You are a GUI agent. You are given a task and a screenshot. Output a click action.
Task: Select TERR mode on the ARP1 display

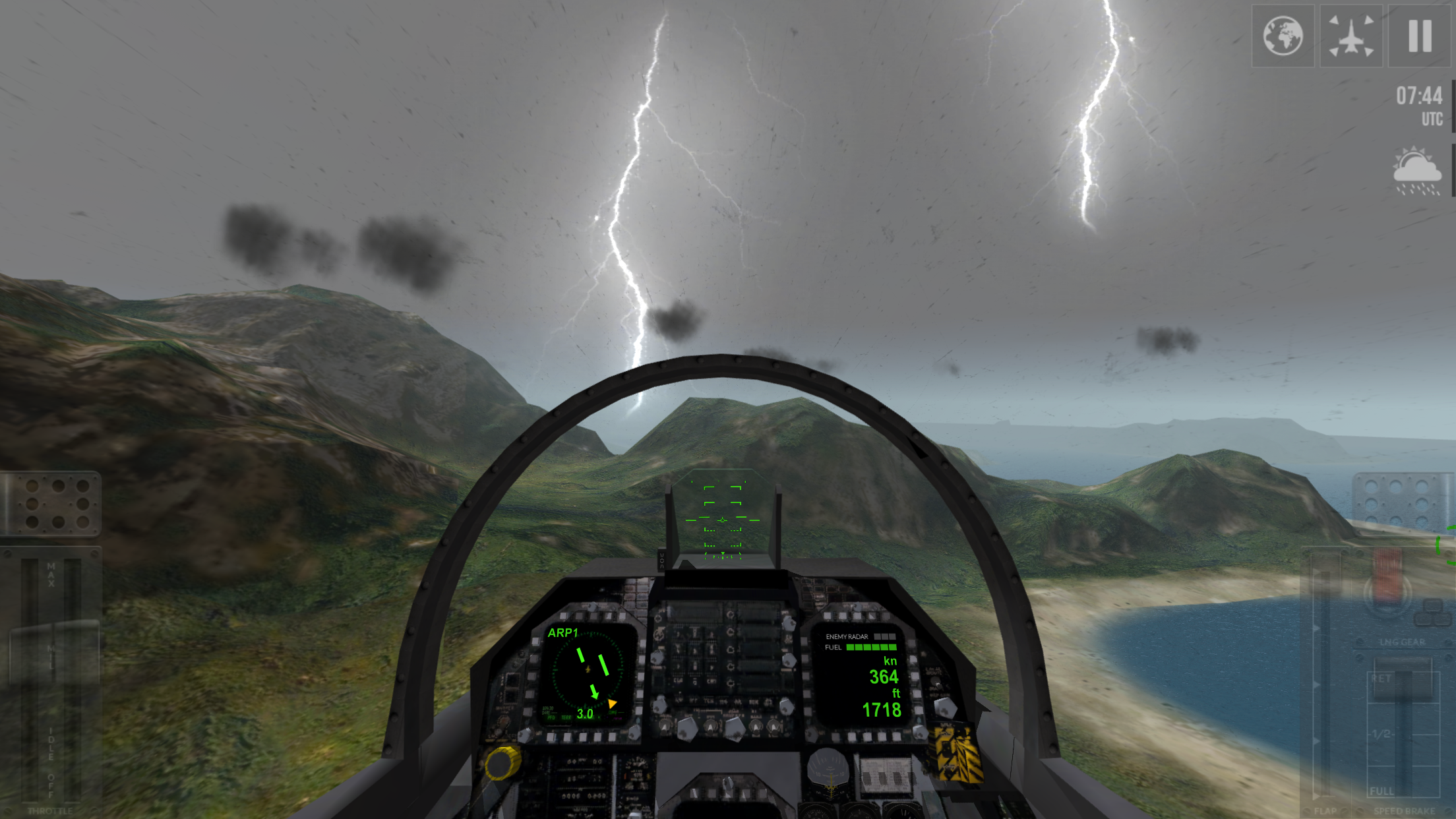pos(566,717)
